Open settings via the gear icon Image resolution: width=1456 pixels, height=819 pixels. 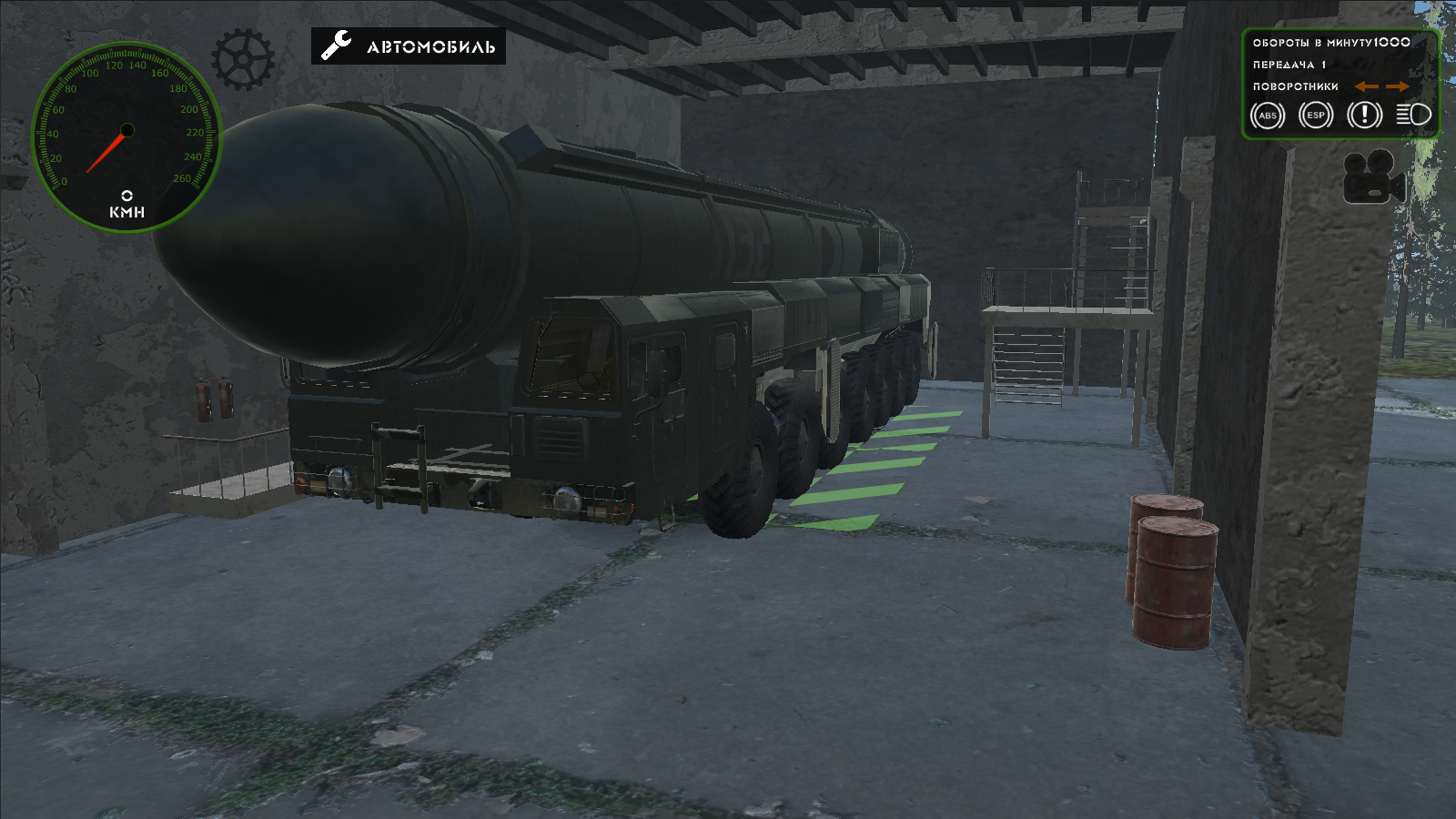(x=241, y=57)
